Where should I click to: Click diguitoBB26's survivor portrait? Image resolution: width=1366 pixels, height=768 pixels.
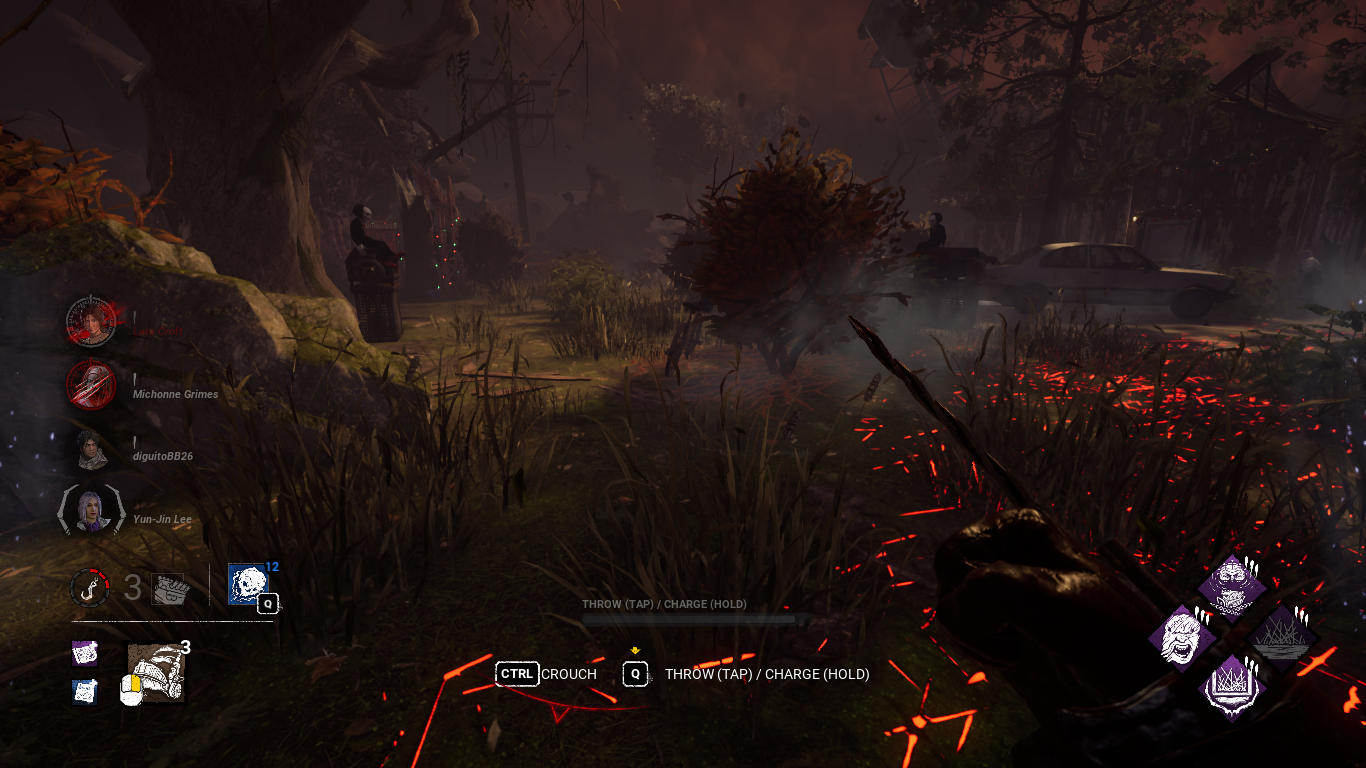[91, 448]
